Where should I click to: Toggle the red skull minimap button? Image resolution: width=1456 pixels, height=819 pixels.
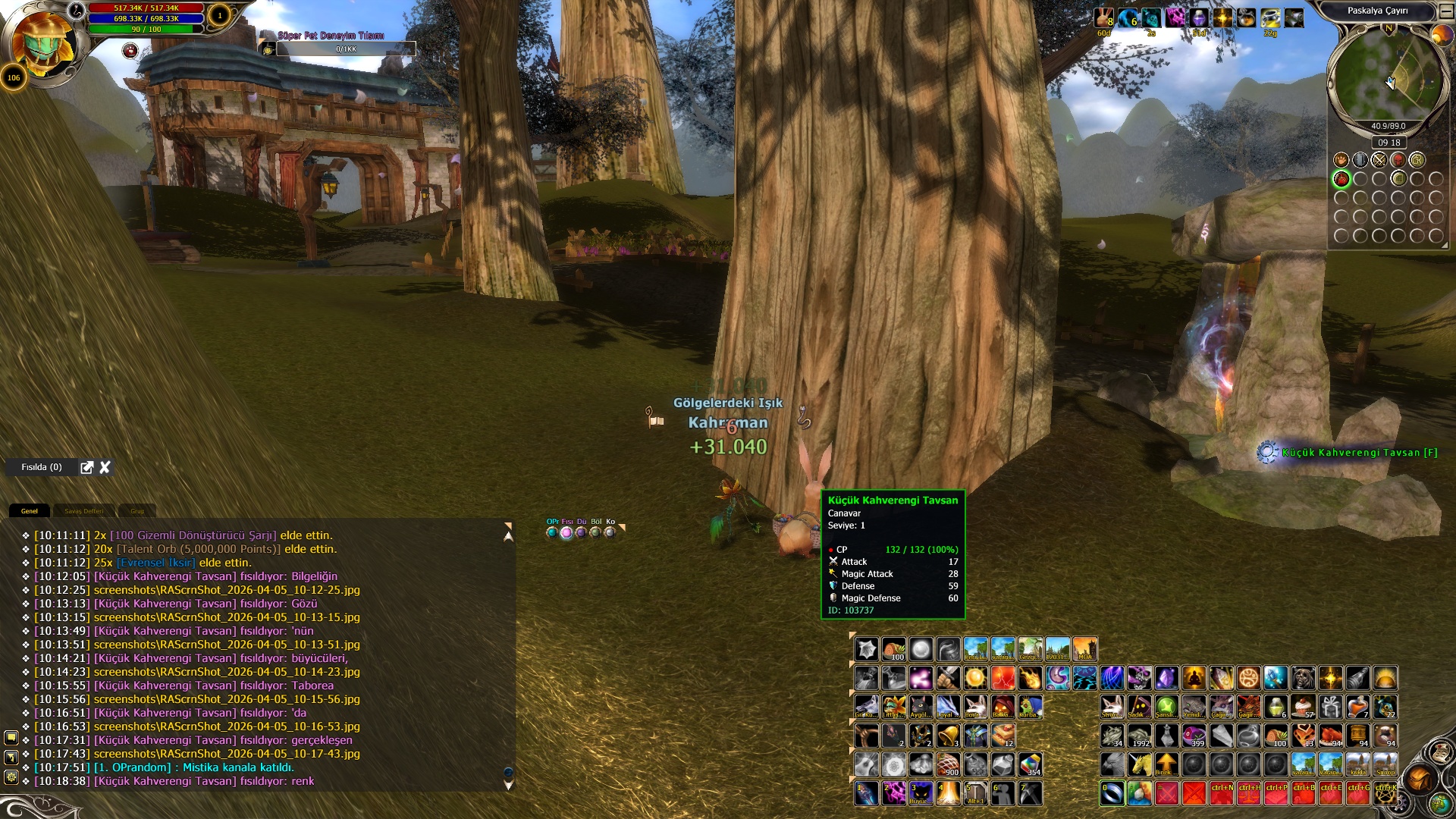tap(1398, 160)
